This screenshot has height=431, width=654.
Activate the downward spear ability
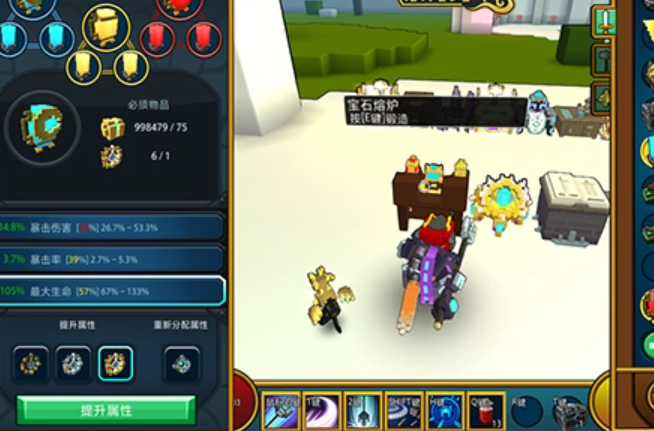364,411
